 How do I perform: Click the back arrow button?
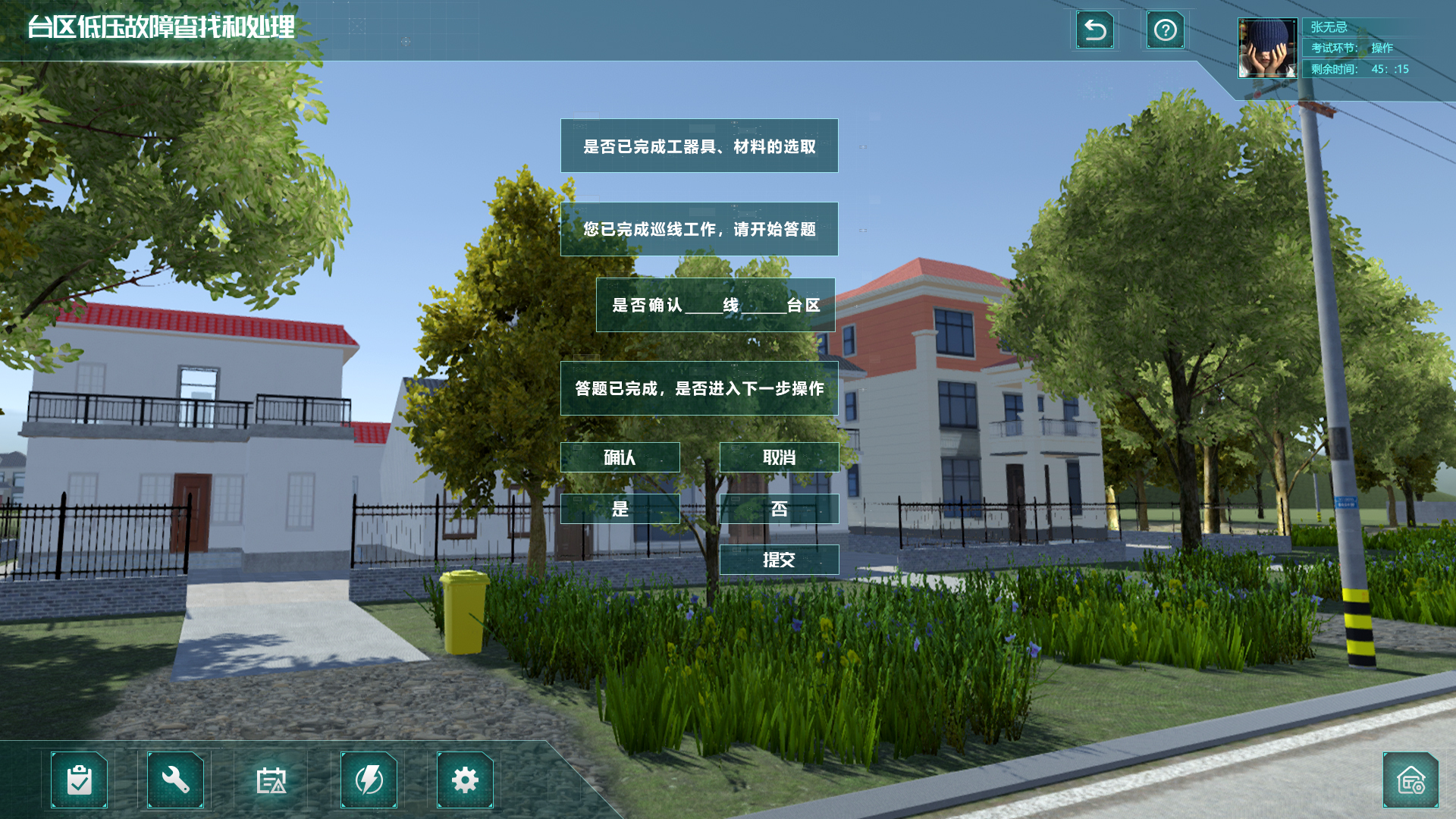click(x=1095, y=30)
